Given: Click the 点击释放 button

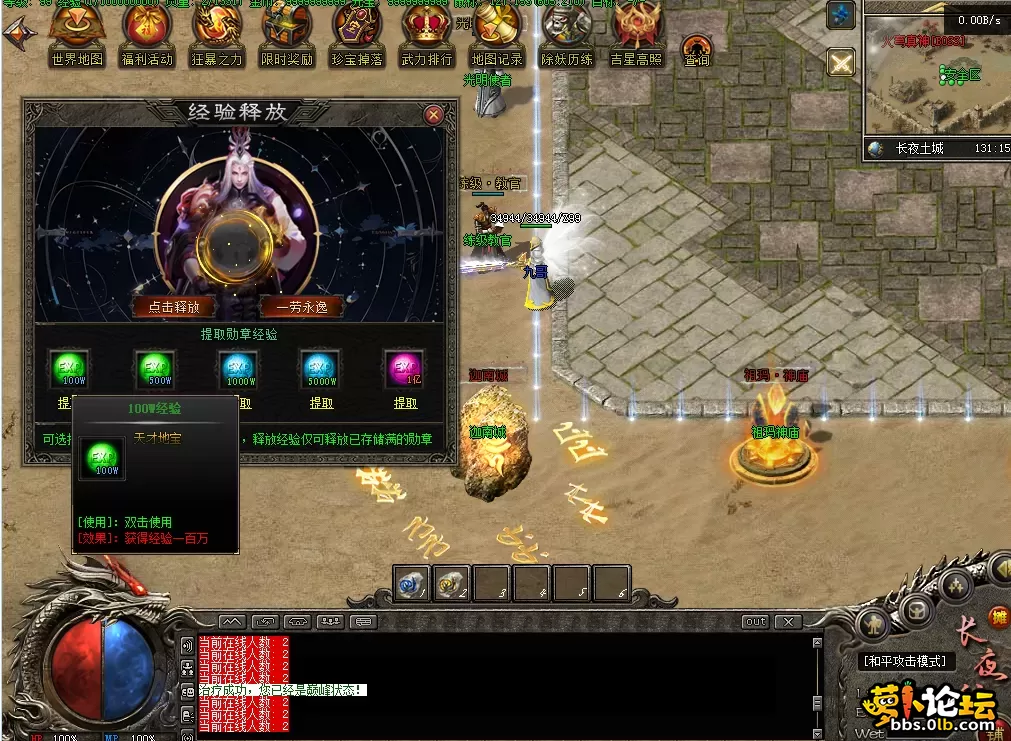Looking at the screenshot, I should [x=174, y=307].
